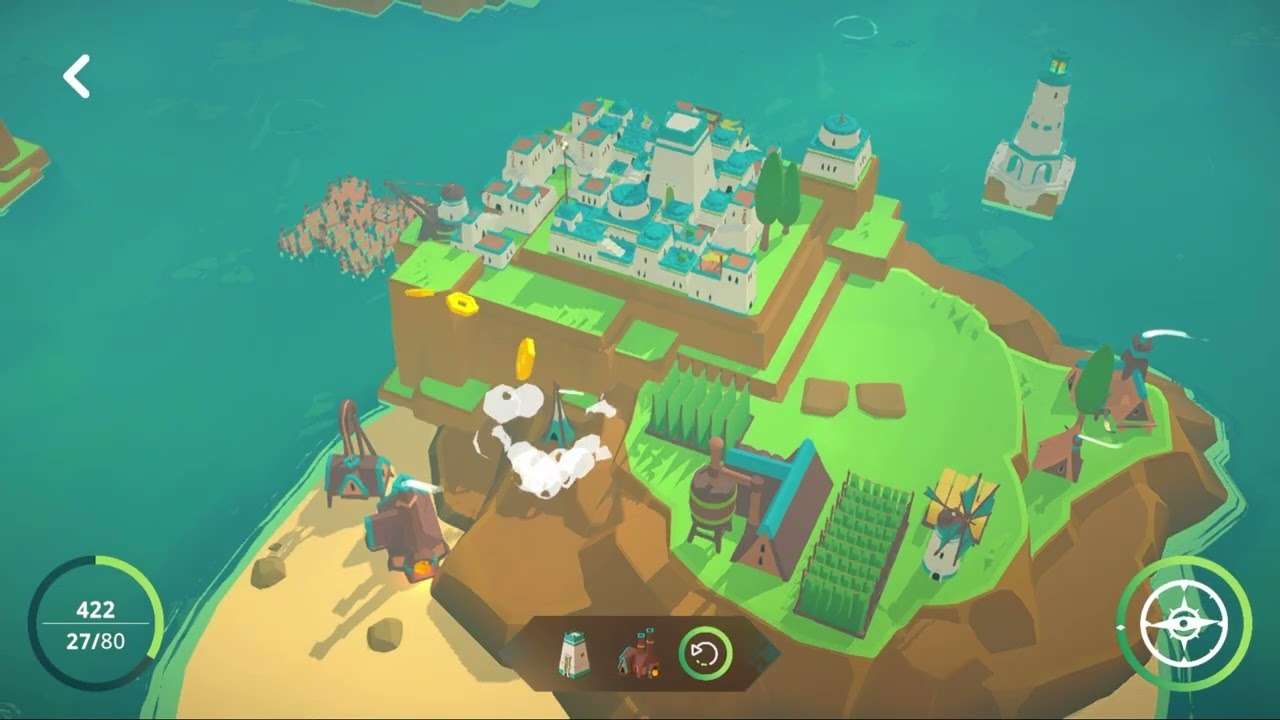
Task: Click the circular undo arrow button
Action: pos(705,655)
